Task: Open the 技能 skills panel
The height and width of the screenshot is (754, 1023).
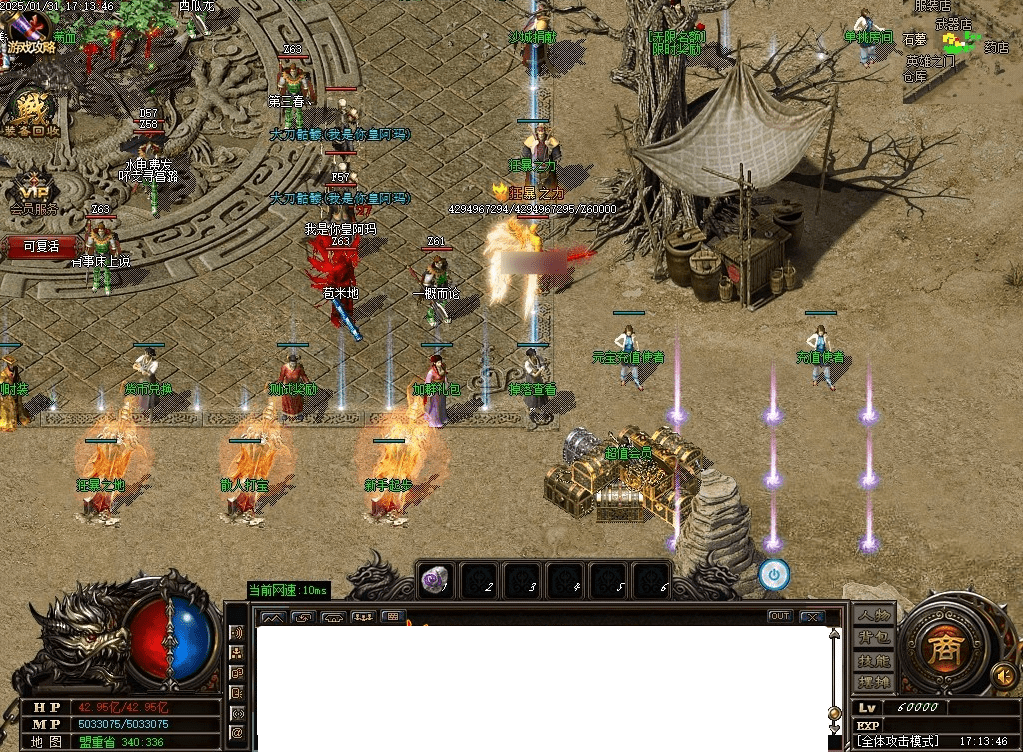Action: pyautogui.click(x=873, y=660)
